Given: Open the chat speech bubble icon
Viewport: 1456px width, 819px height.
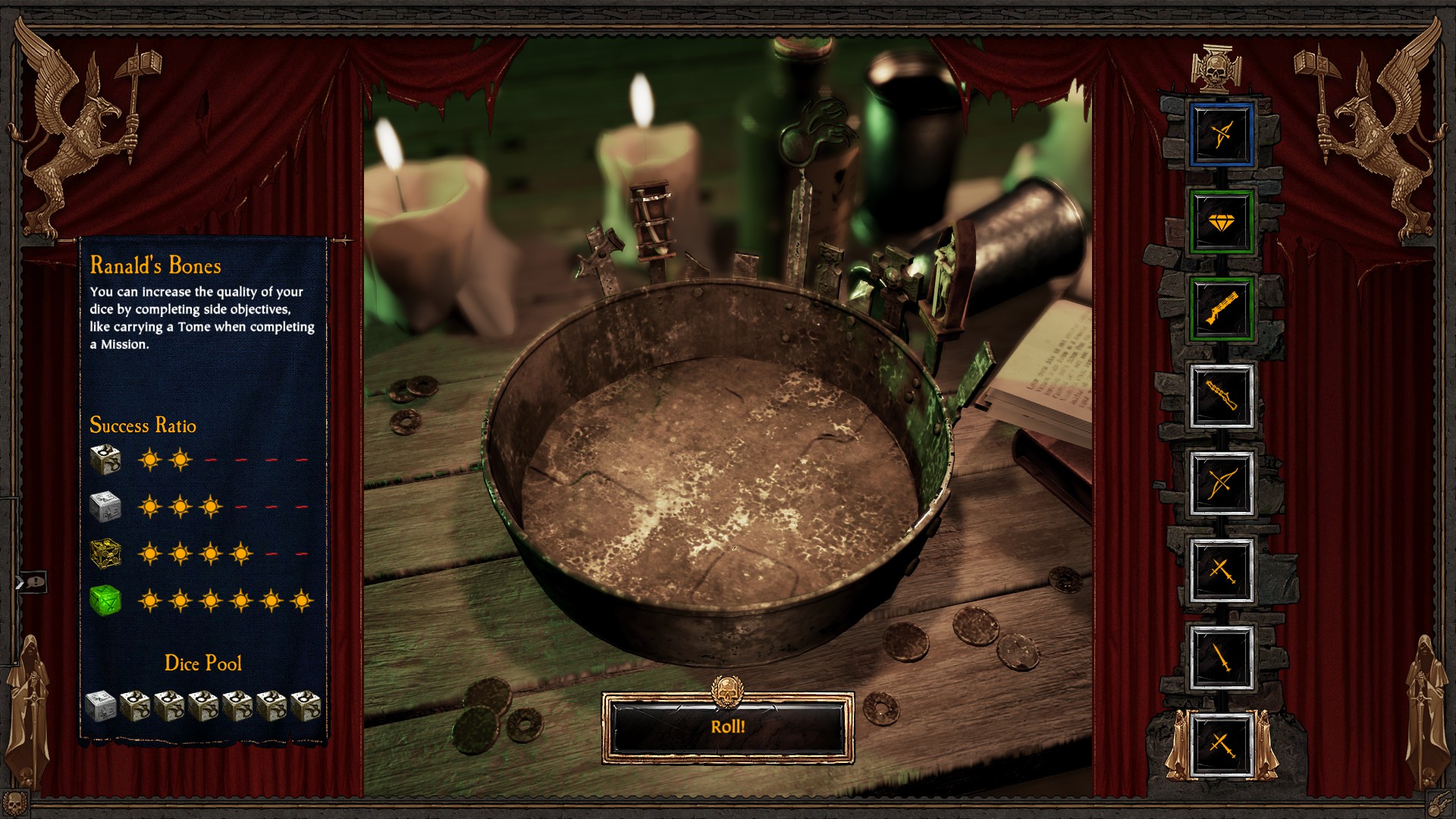Looking at the screenshot, I should [x=35, y=582].
